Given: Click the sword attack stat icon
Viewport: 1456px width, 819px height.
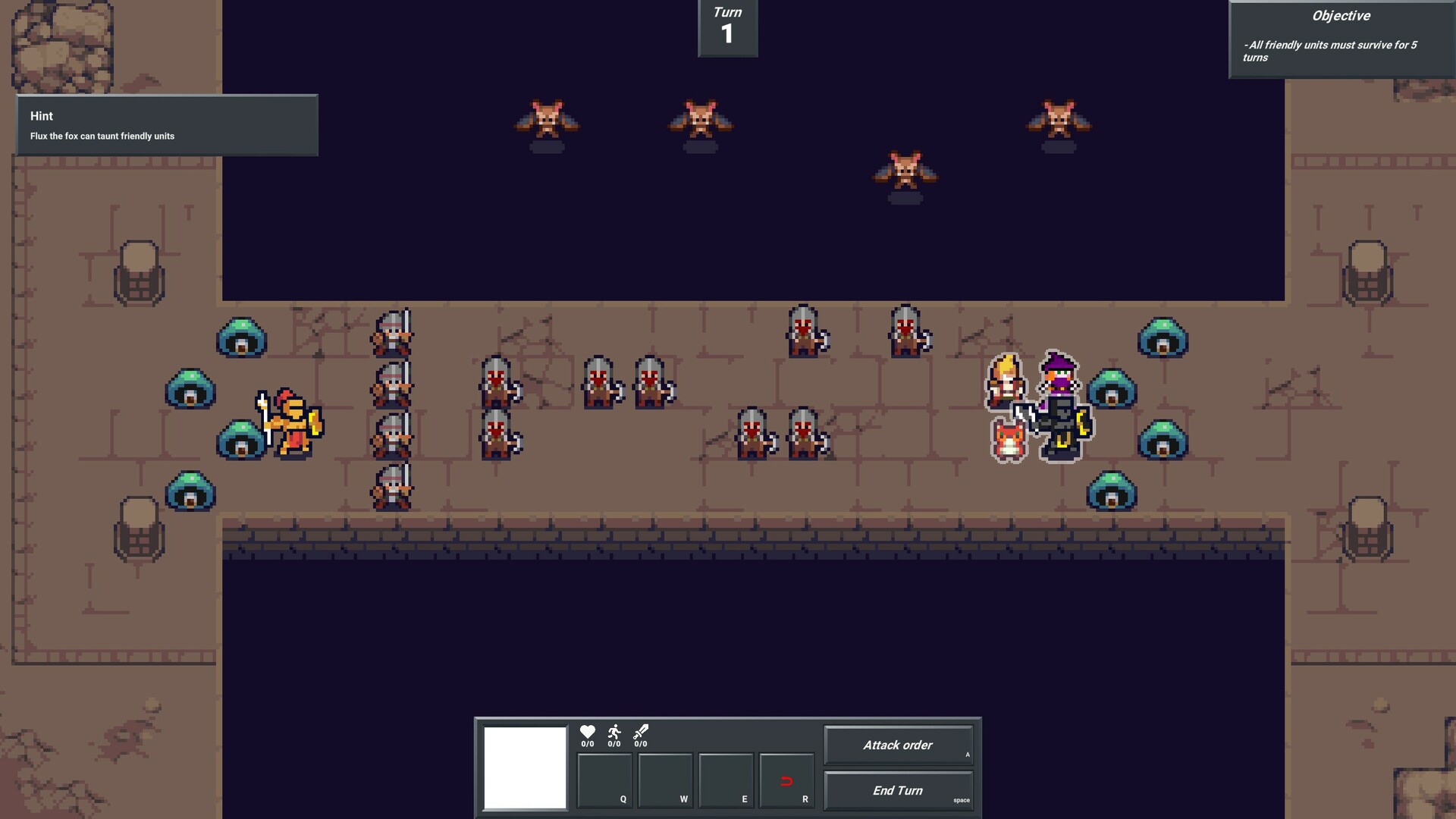Looking at the screenshot, I should pyautogui.click(x=639, y=733).
